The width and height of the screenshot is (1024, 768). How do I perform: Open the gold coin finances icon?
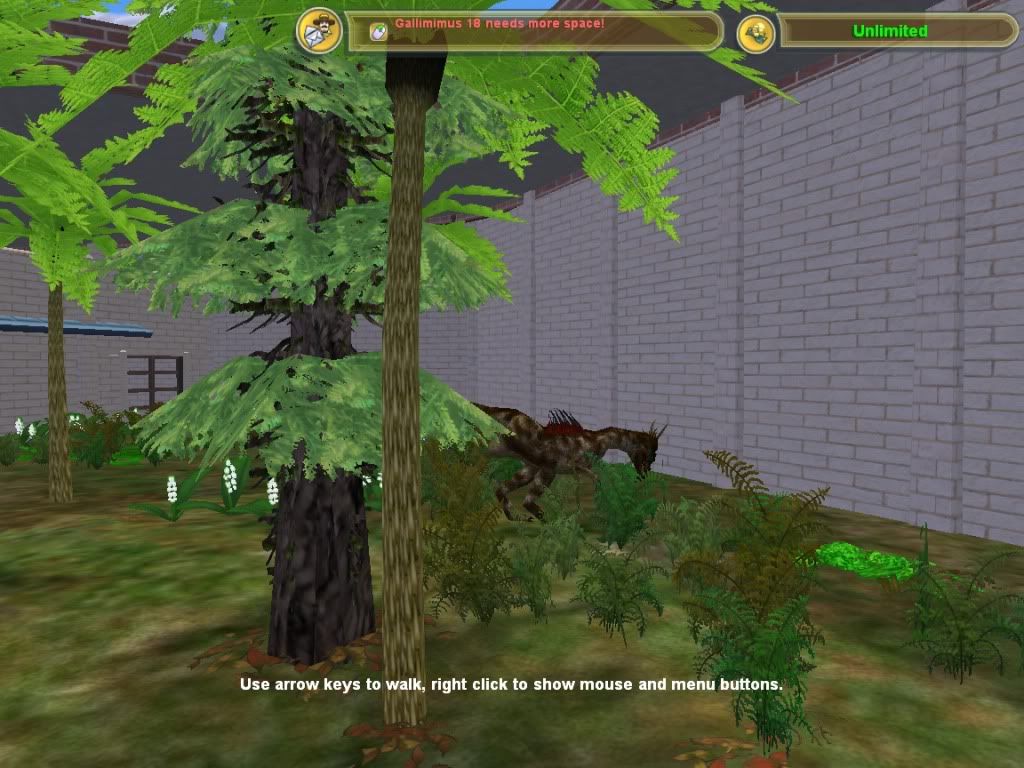click(756, 33)
